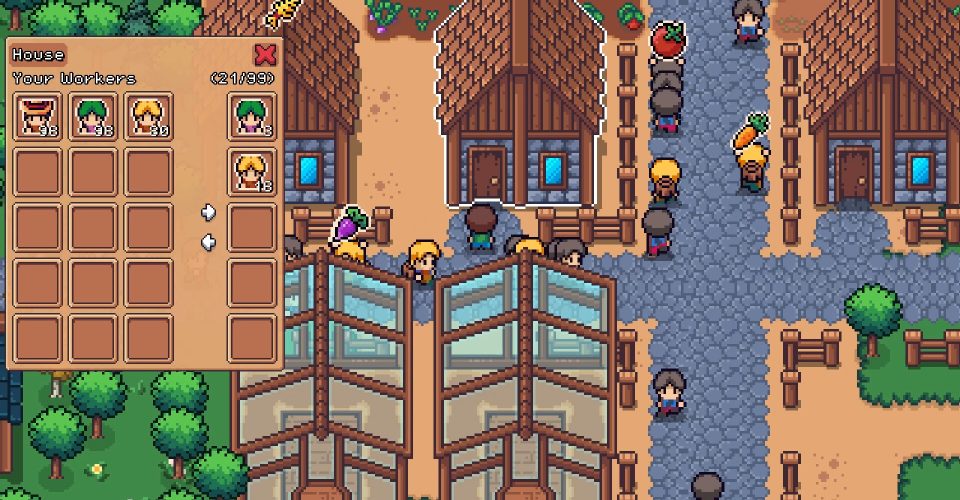The image size is (960, 500).
Task: Pick the blonde worker with 18
Action: point(251,171)
